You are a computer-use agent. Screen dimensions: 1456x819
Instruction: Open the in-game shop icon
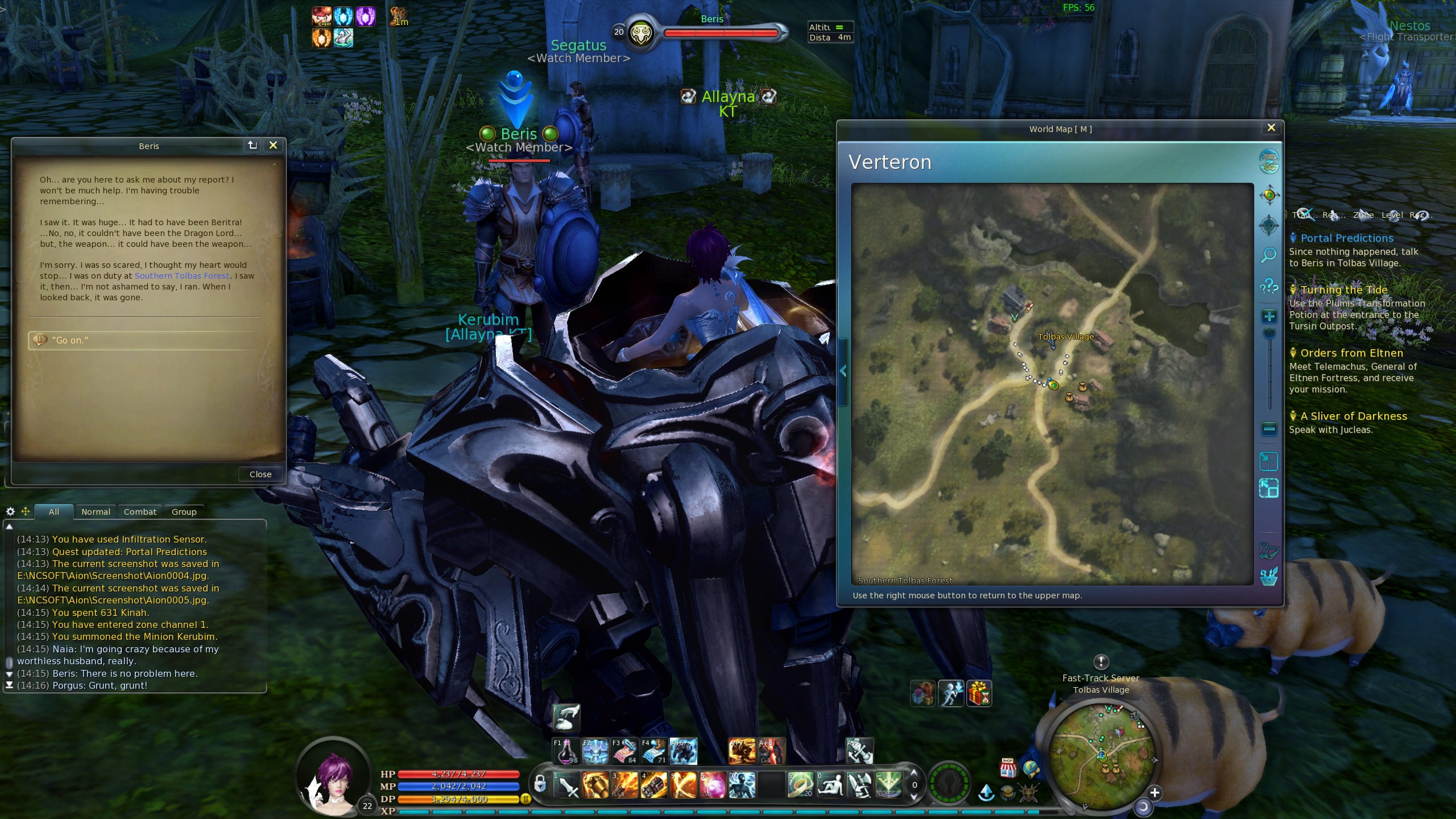point(1008,768)
